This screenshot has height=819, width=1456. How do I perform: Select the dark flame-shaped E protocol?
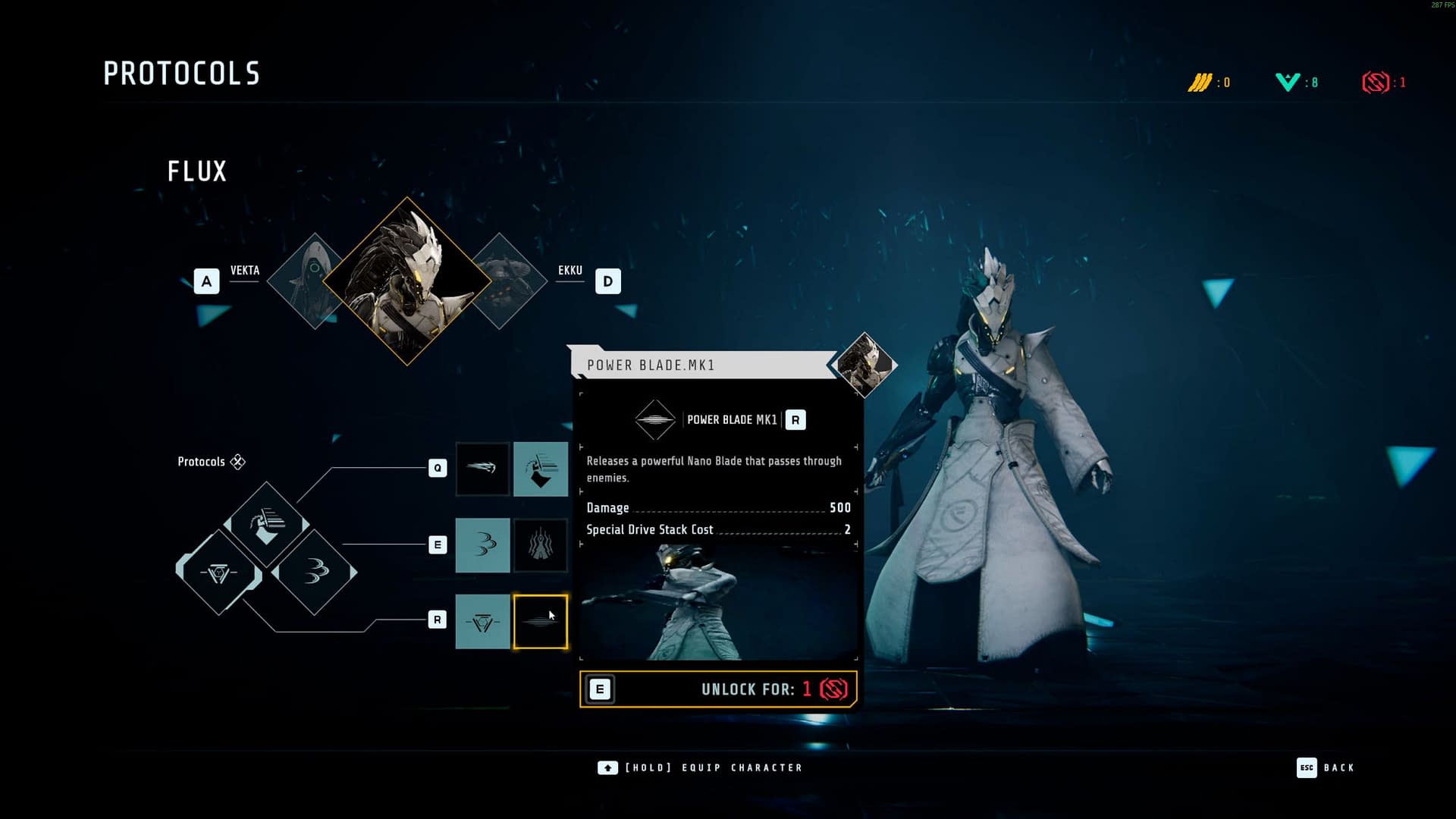point(541,545)
